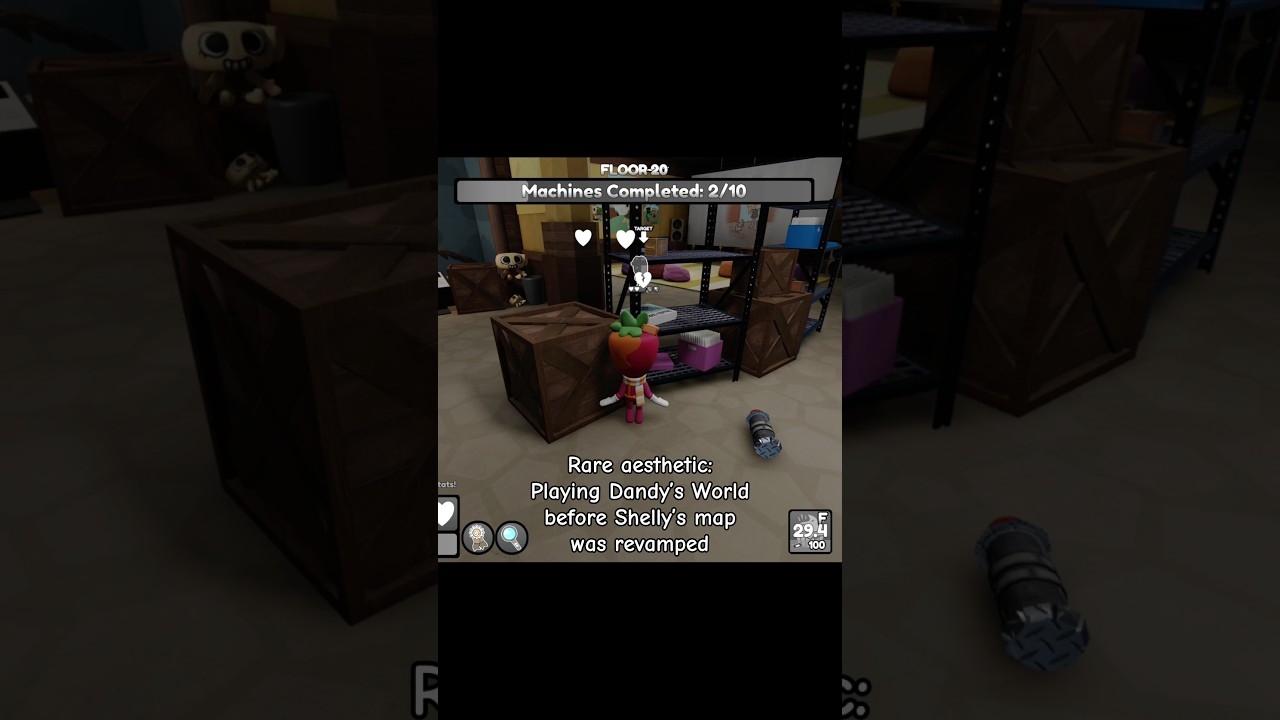This screenshot has width=1280, height=720.
Task: Click the broken heart above the teammate
Action: (x=642, y=278)
